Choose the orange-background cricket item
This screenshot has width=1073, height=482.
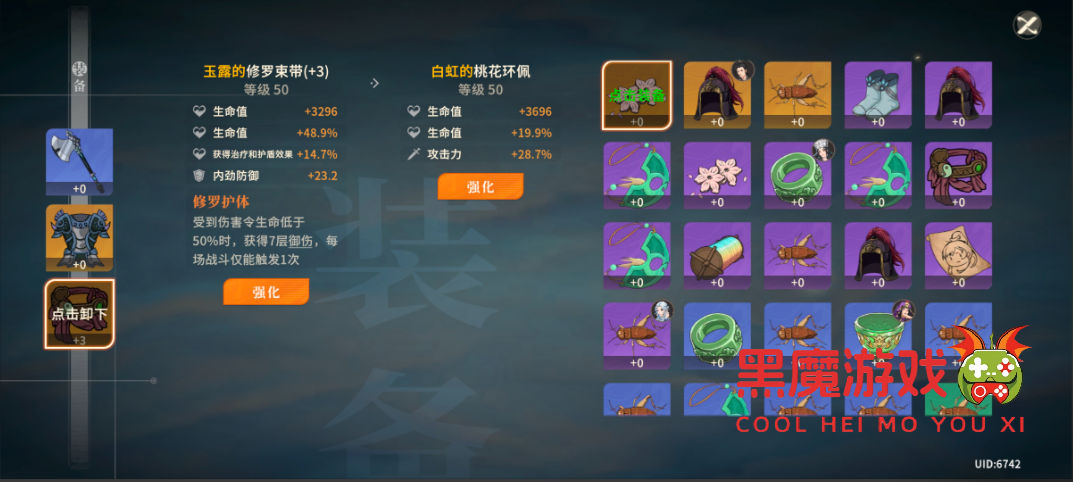click(797, 95)
